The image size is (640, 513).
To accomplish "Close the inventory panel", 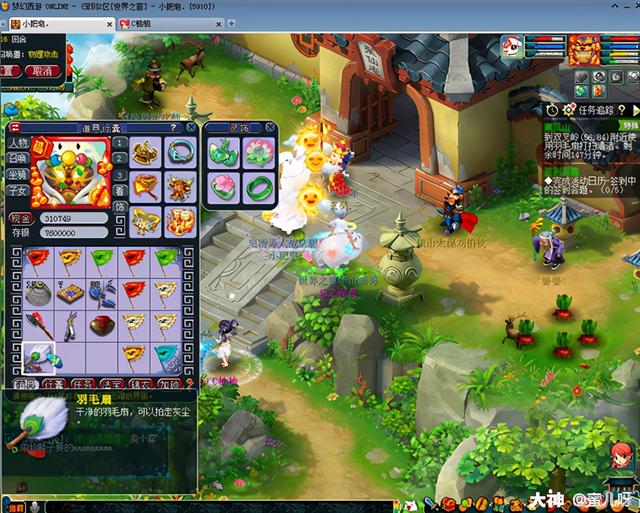I will (x=190, y=127).
